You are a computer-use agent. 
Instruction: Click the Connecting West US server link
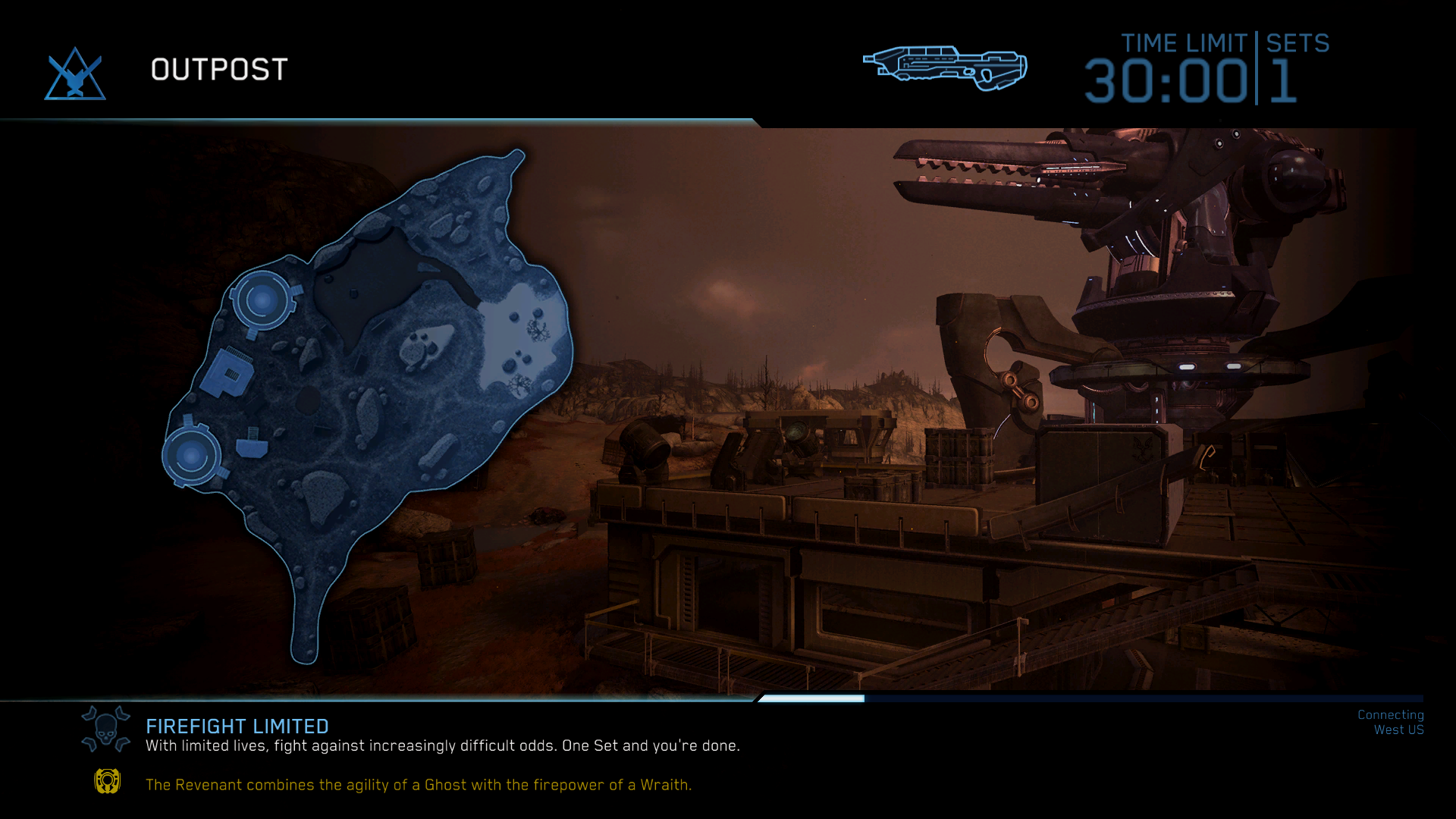coord(1390,722)
